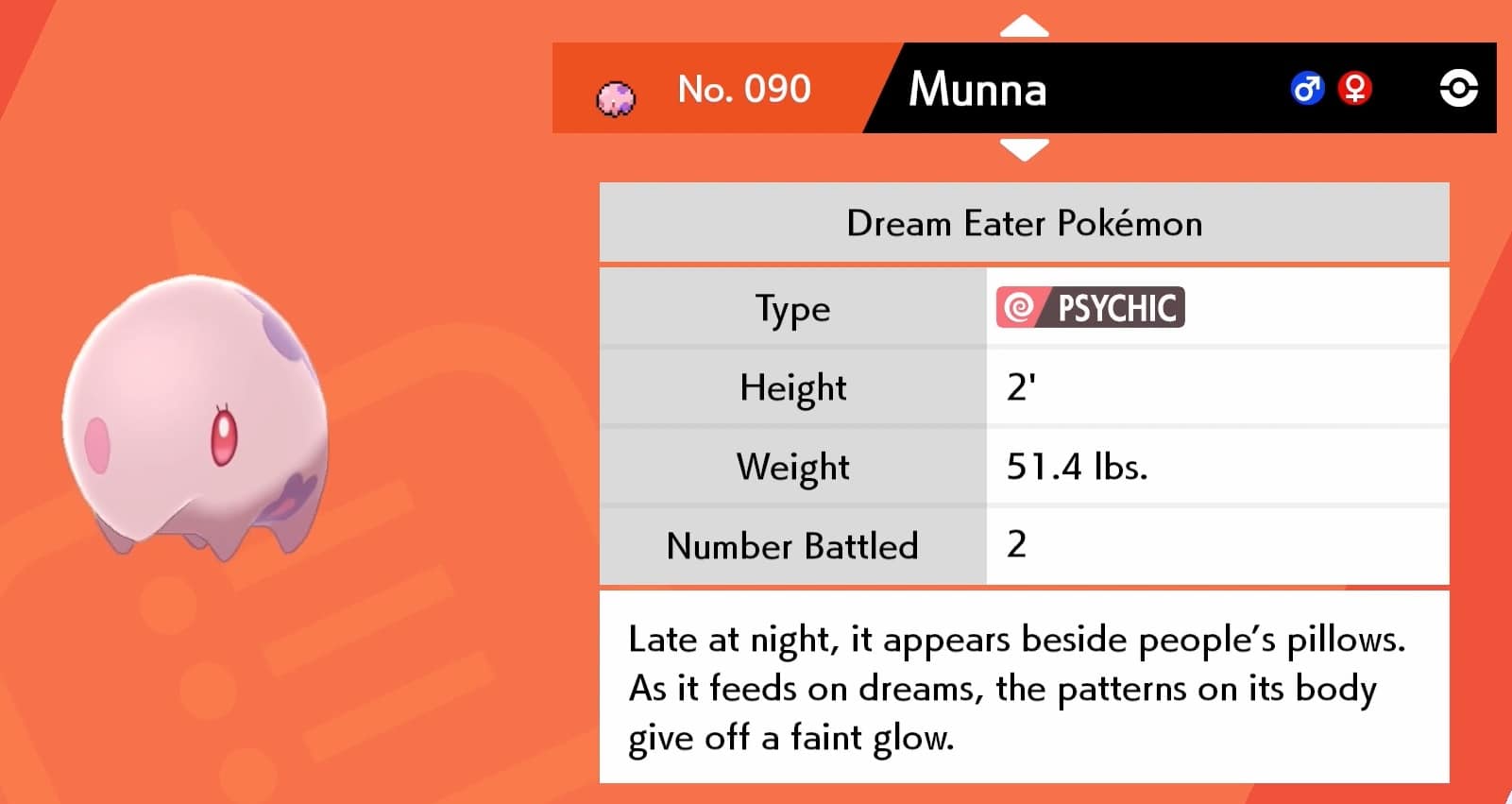Select the No. 090 header section

[745, 90]
